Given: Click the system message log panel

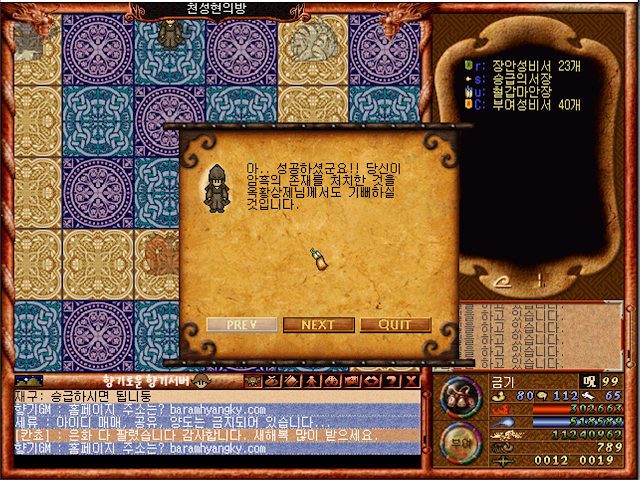Looking at the screenshot, I should click(545, 332).
